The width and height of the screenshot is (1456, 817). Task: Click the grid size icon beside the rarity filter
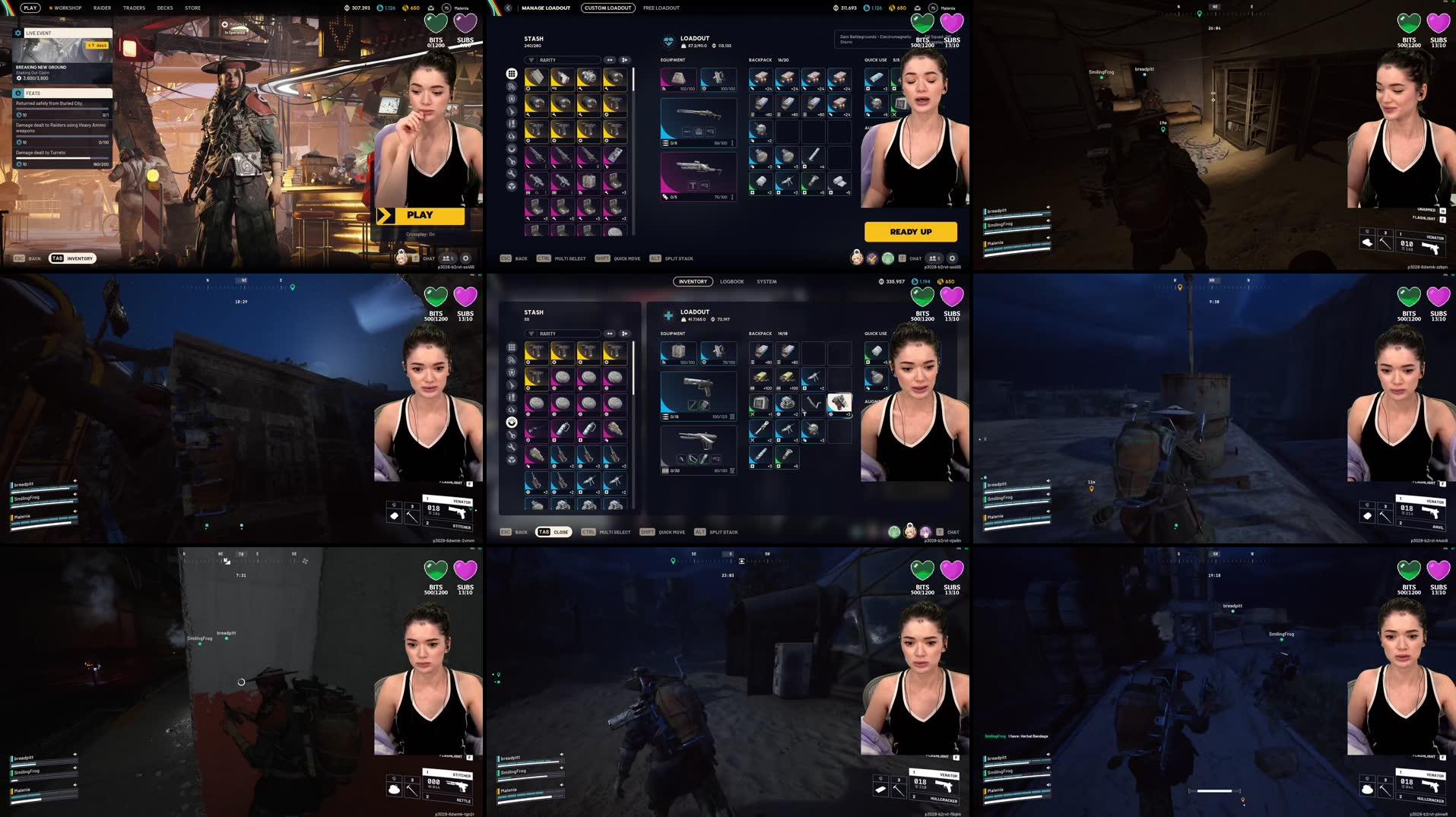pyautogui.click(x=623, y=59)
